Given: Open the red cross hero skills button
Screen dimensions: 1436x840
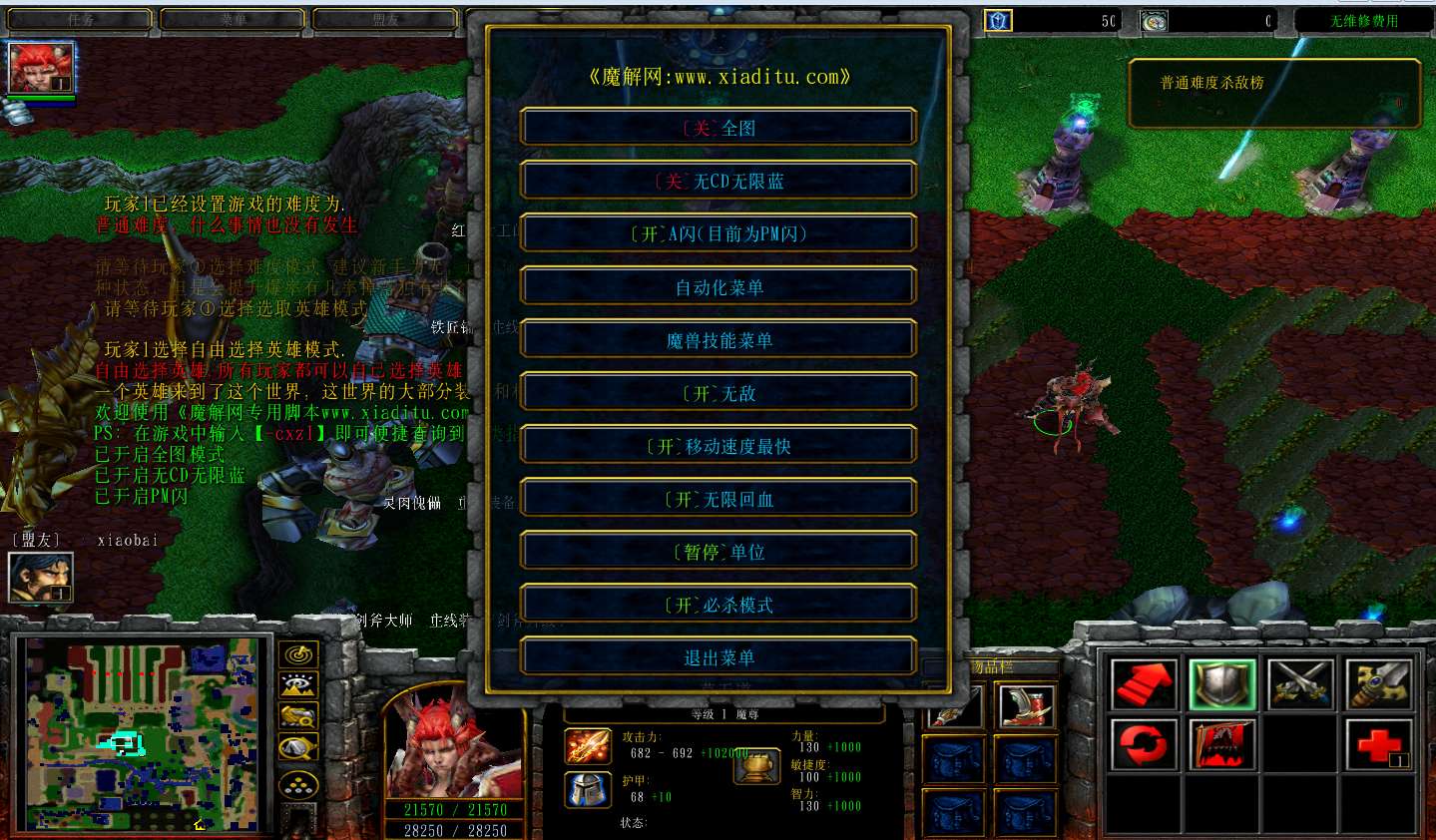Looking at the screenshot, I should [1379, 744].
